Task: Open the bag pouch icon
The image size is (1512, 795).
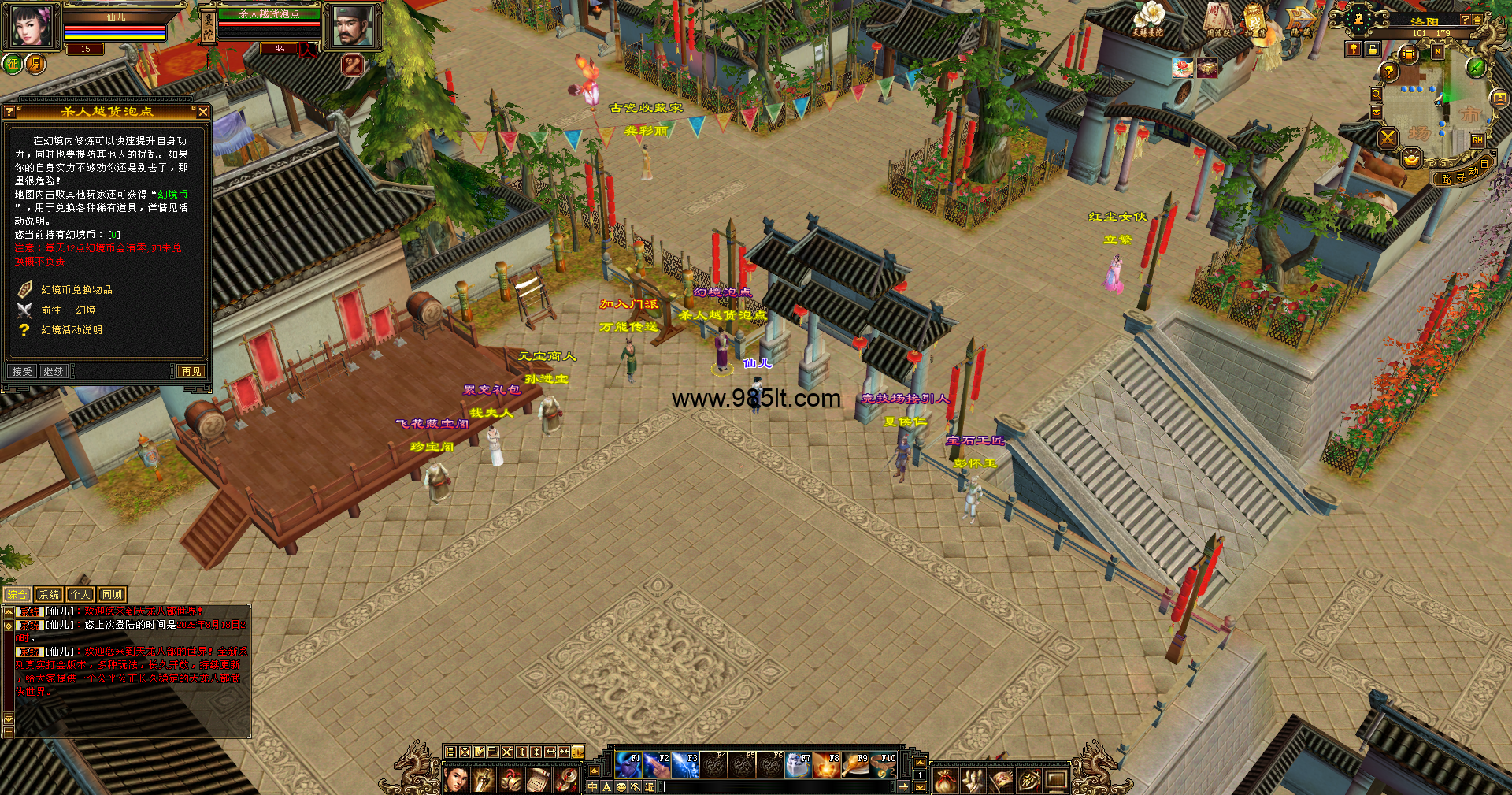Action: click(945, 780)
